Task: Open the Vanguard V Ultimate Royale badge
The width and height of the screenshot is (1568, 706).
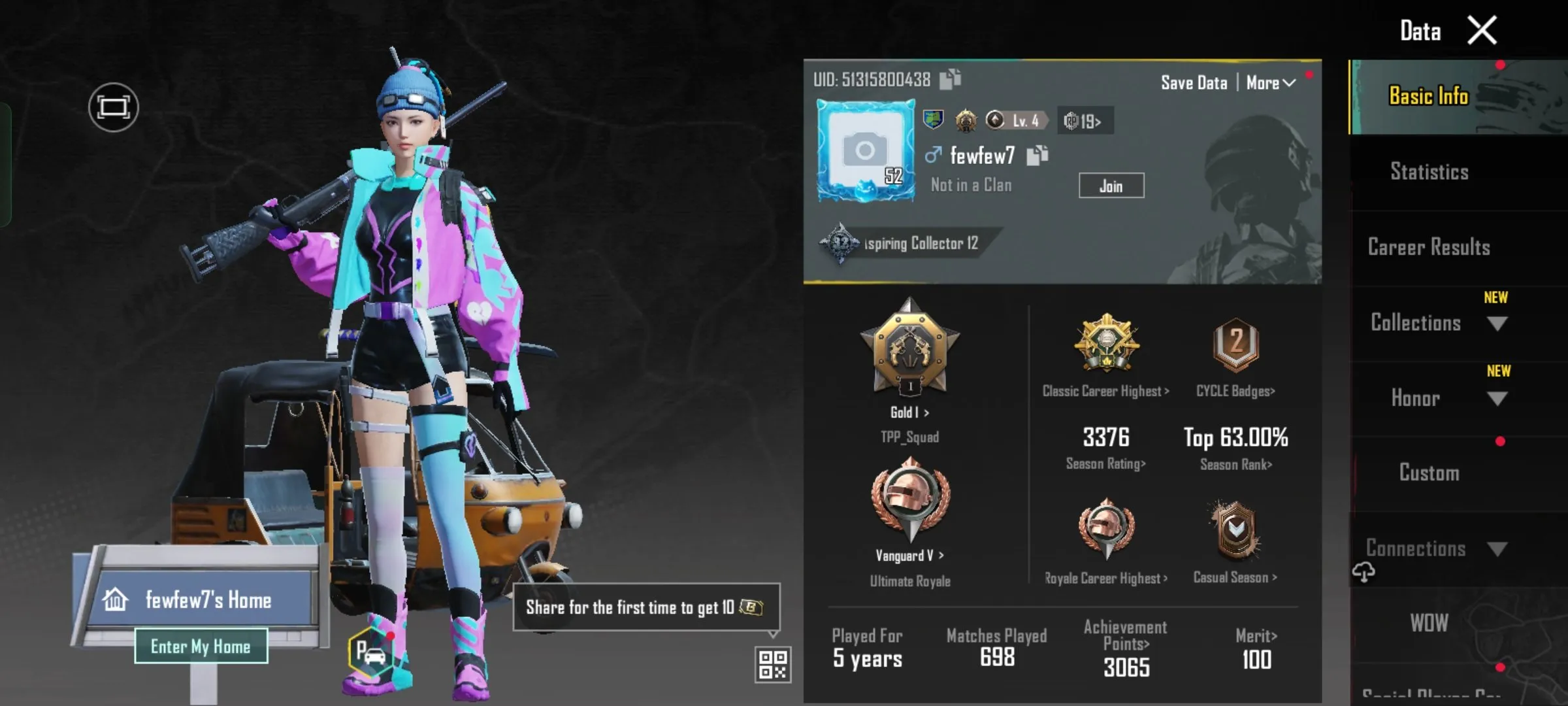Action: click(x=909, y=507)
